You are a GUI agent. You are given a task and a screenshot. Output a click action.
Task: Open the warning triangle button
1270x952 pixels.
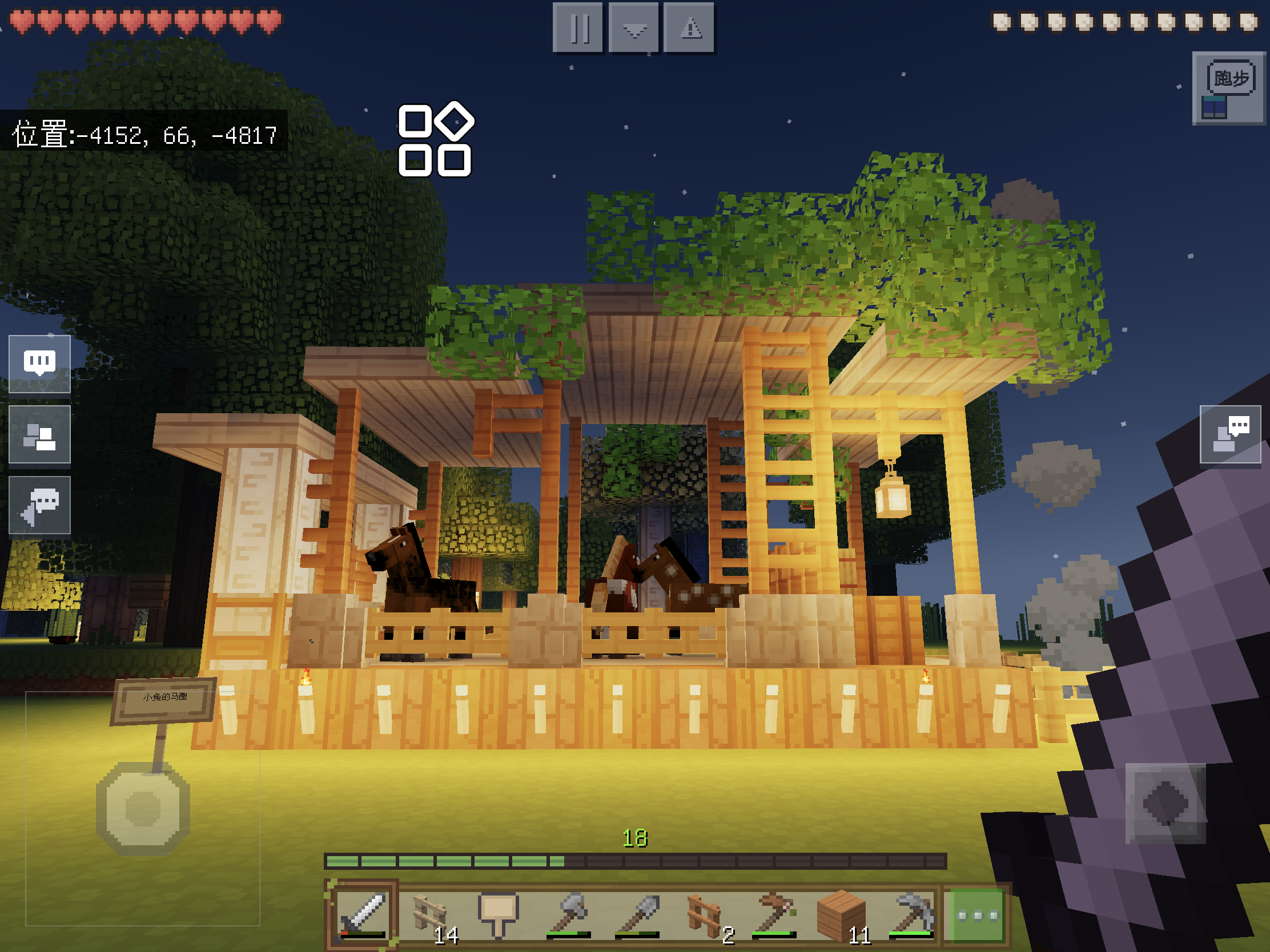689,27
